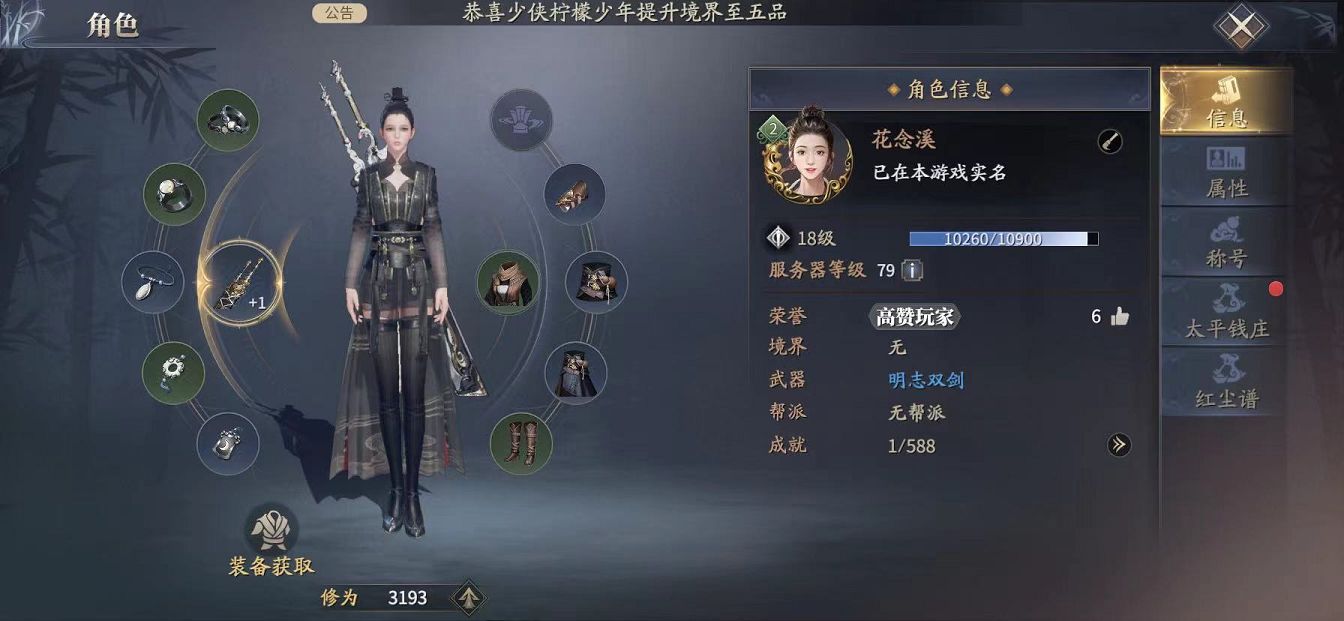Select the 称号 titles tab

click(1226, 242)
